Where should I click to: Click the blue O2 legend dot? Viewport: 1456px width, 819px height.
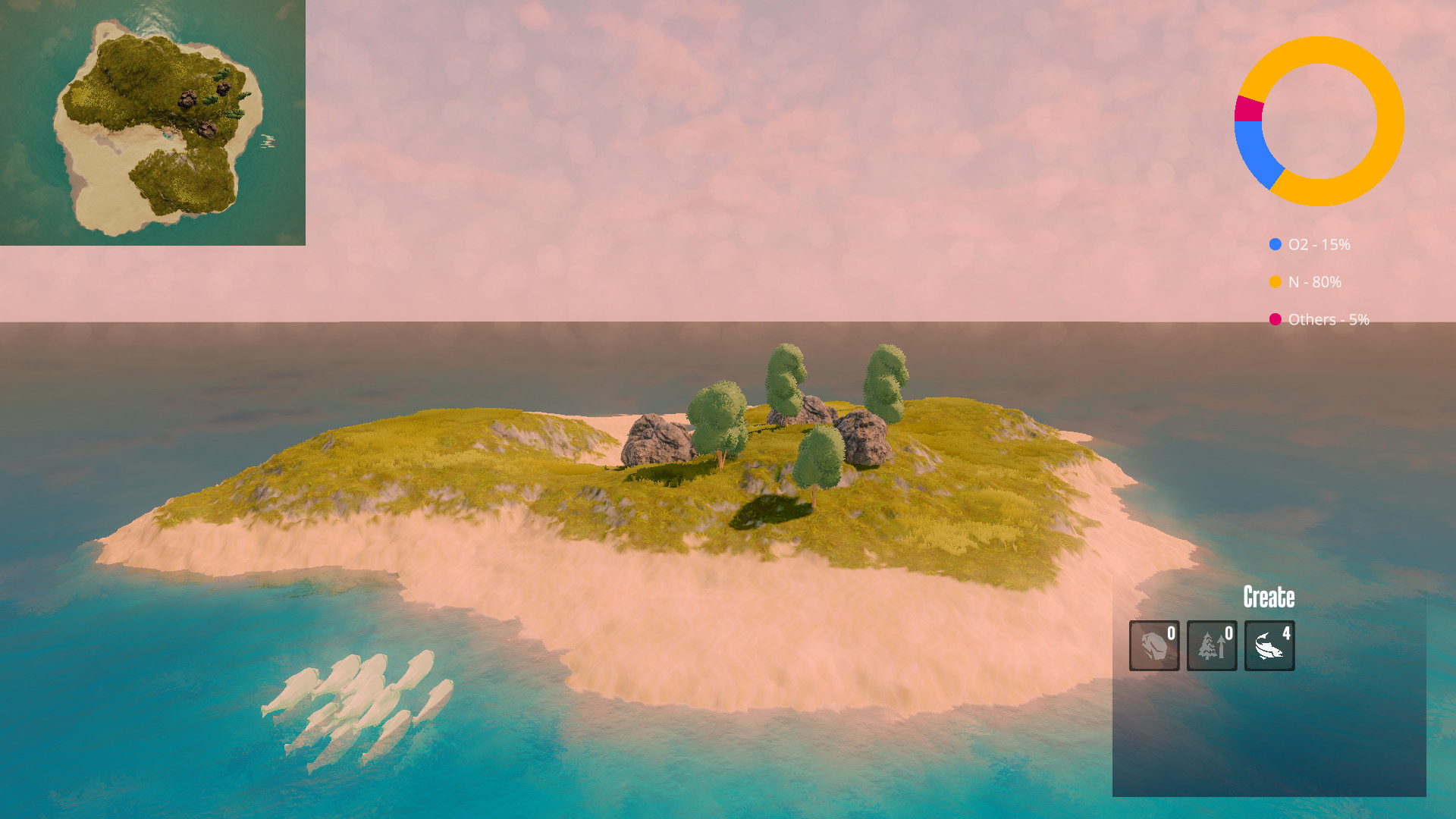point(1274,244)
